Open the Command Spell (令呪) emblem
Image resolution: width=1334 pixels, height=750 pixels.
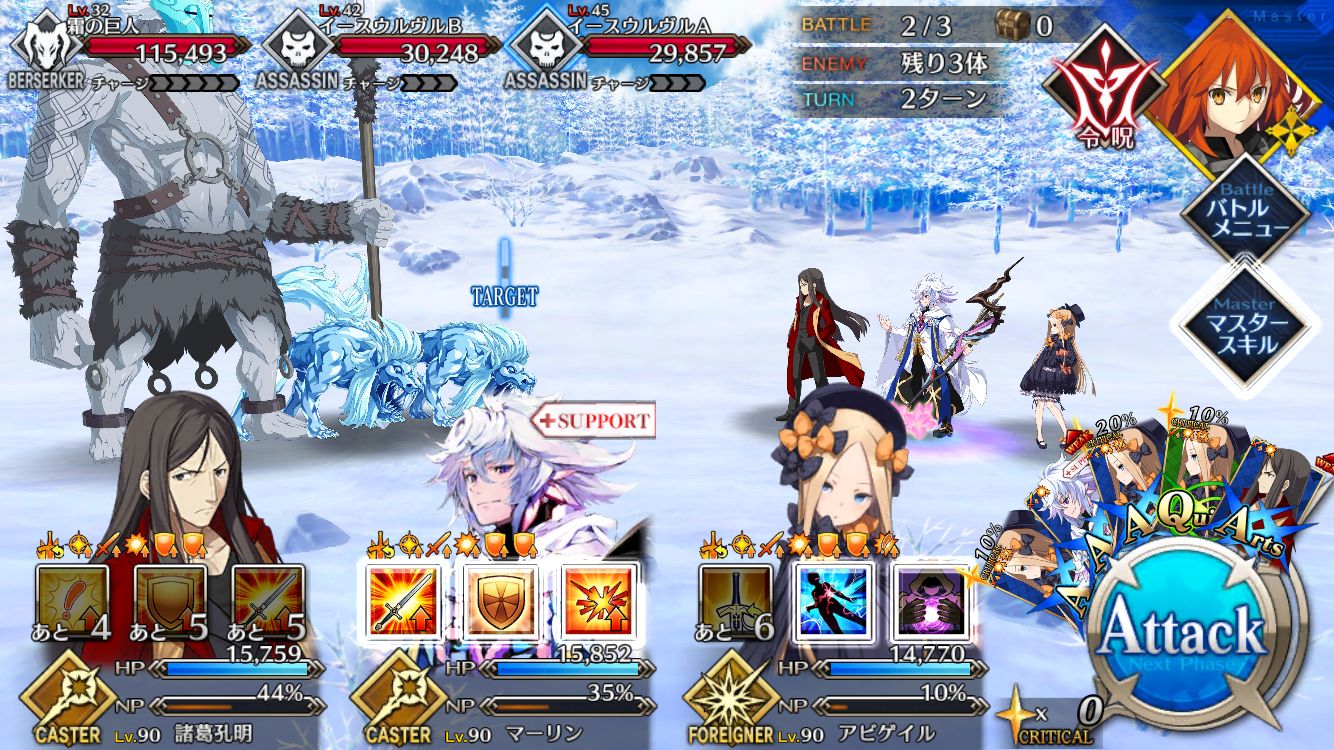coord(1095,86)
